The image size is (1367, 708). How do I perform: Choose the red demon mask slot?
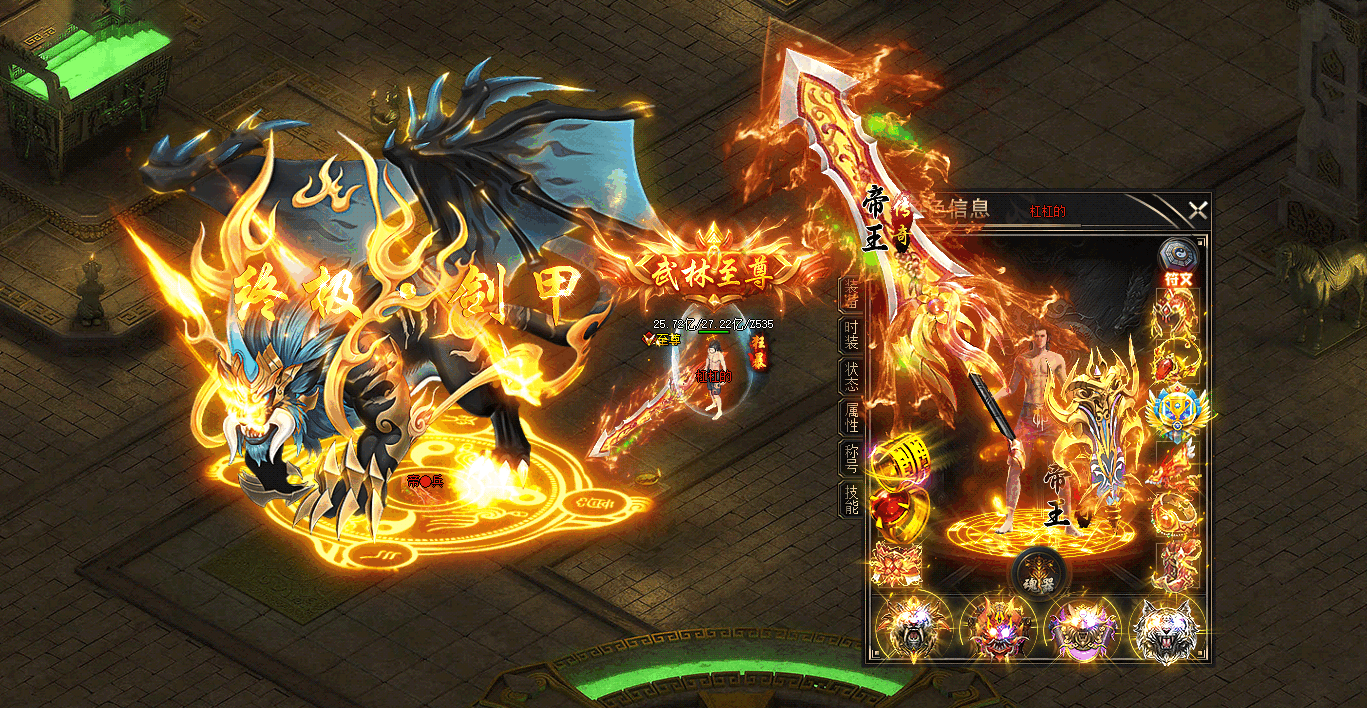pyautogui.click(x=998, y=628)
